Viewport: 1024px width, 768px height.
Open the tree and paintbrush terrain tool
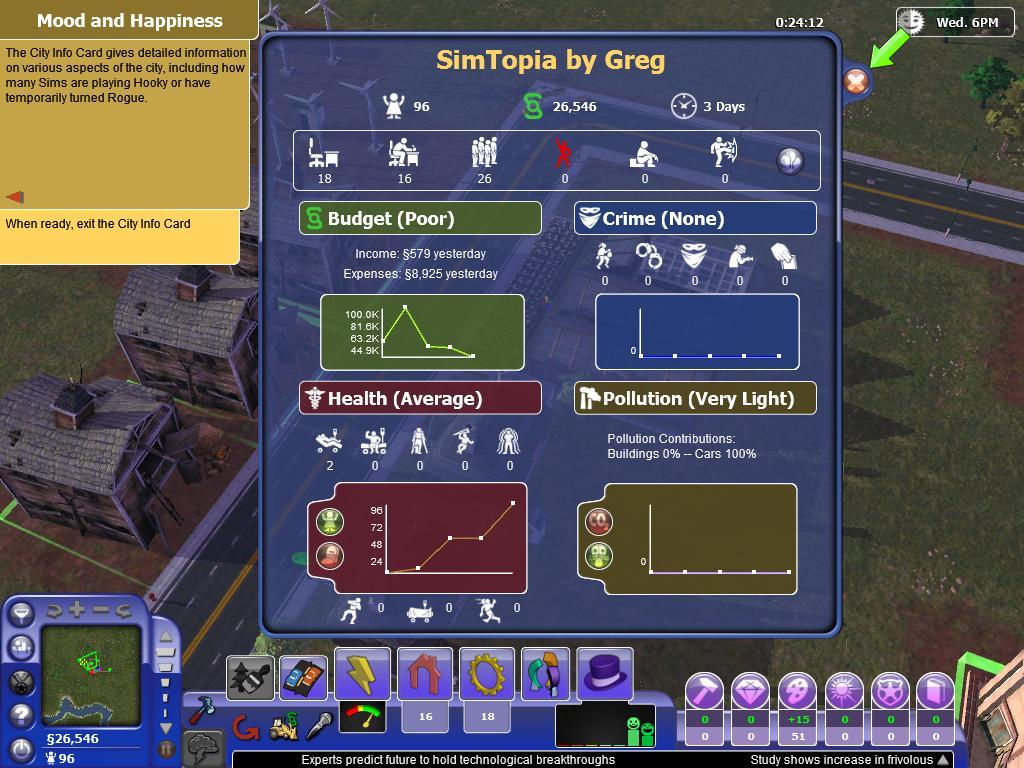click(250, 679)
